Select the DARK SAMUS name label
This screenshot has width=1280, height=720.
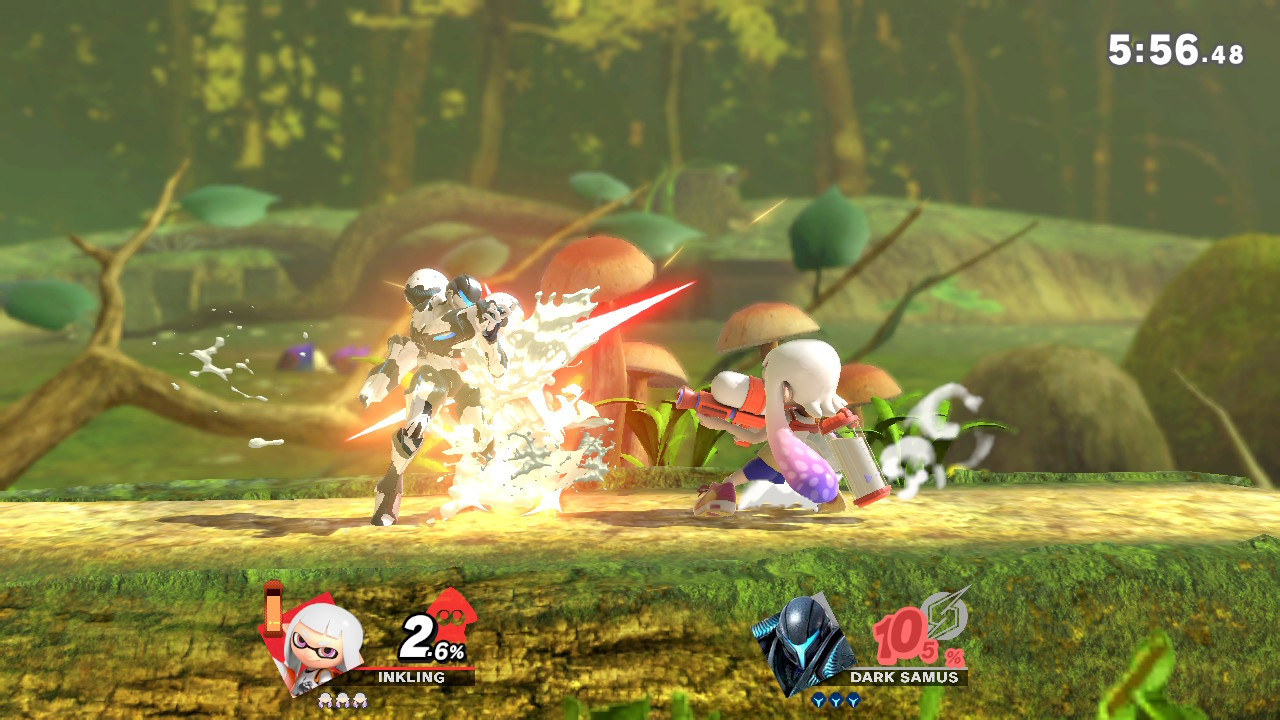(x=904, y=676)
